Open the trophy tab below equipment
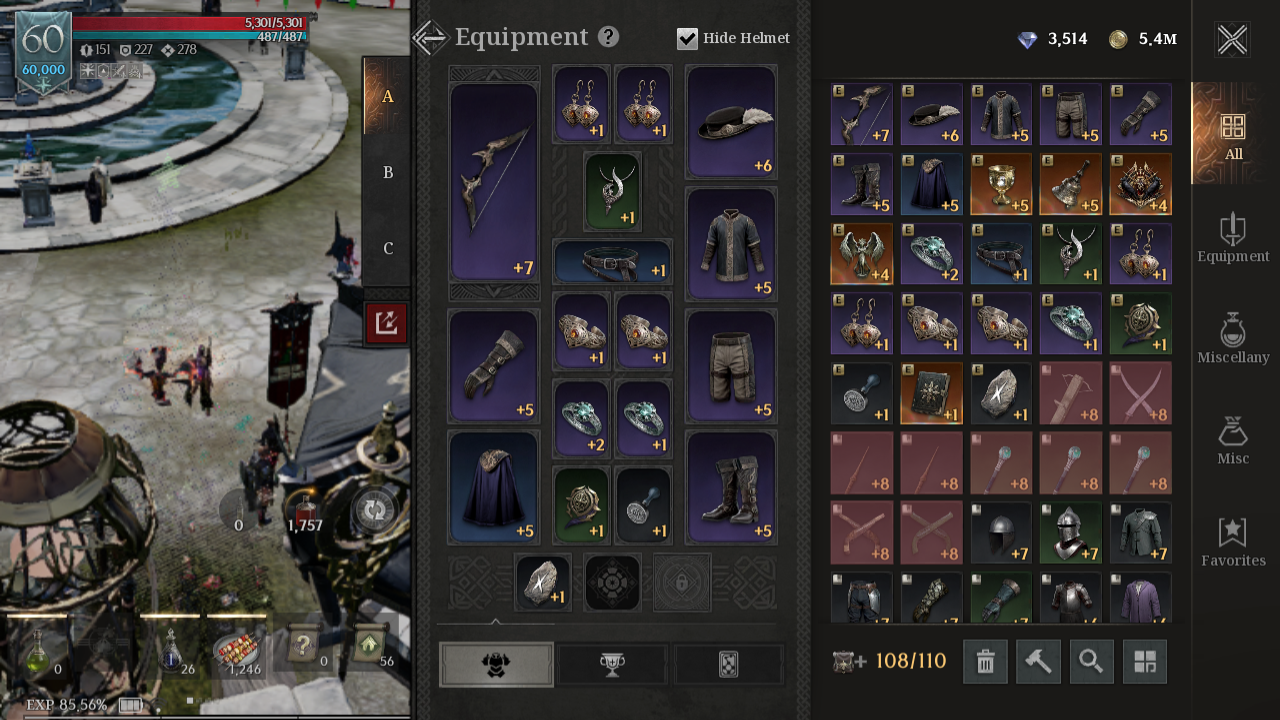This screenshot has height=720, width=1280. click(612, 665)
